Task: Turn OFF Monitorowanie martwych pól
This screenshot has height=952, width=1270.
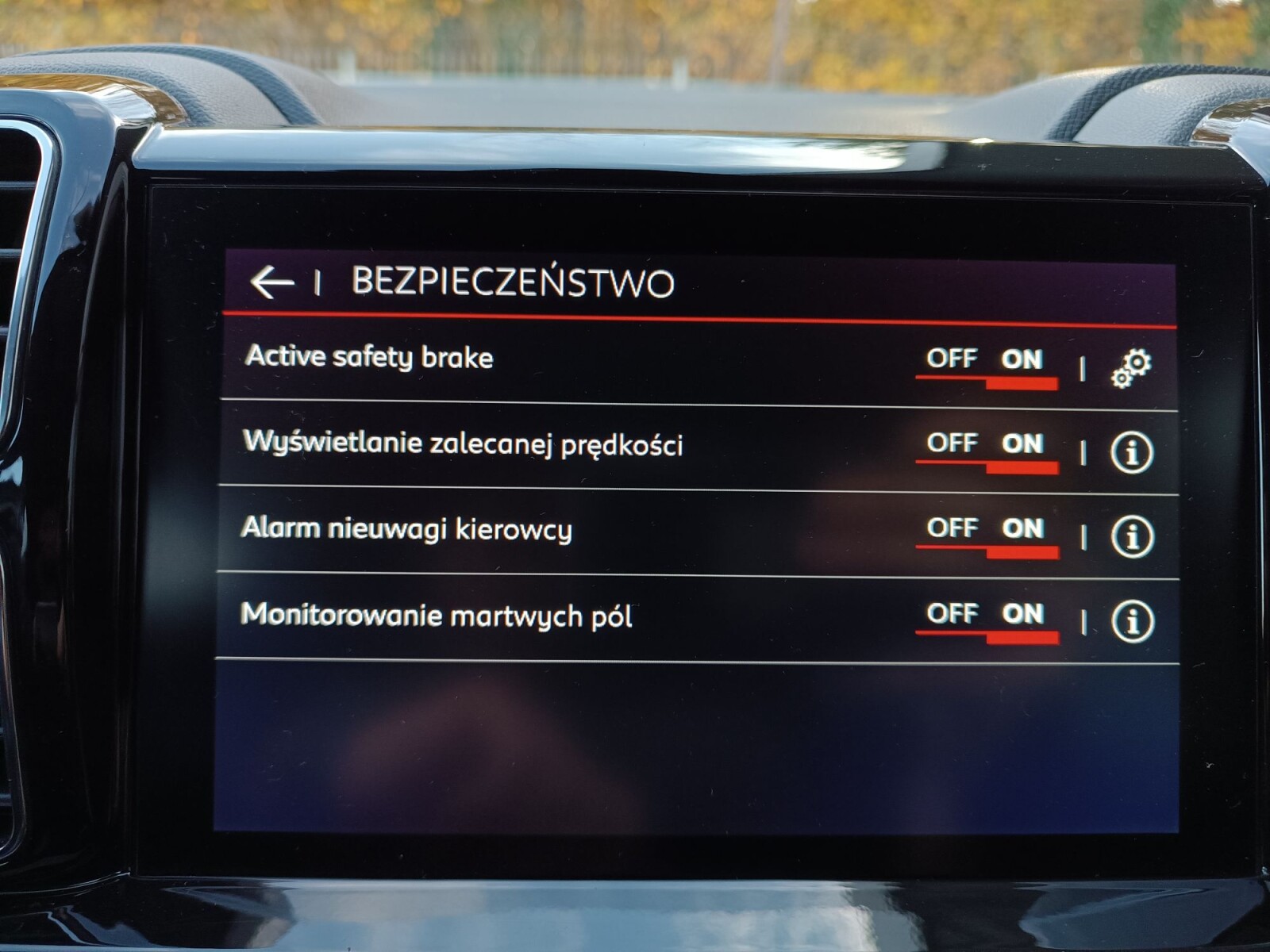Action: [x=951, y=613]
